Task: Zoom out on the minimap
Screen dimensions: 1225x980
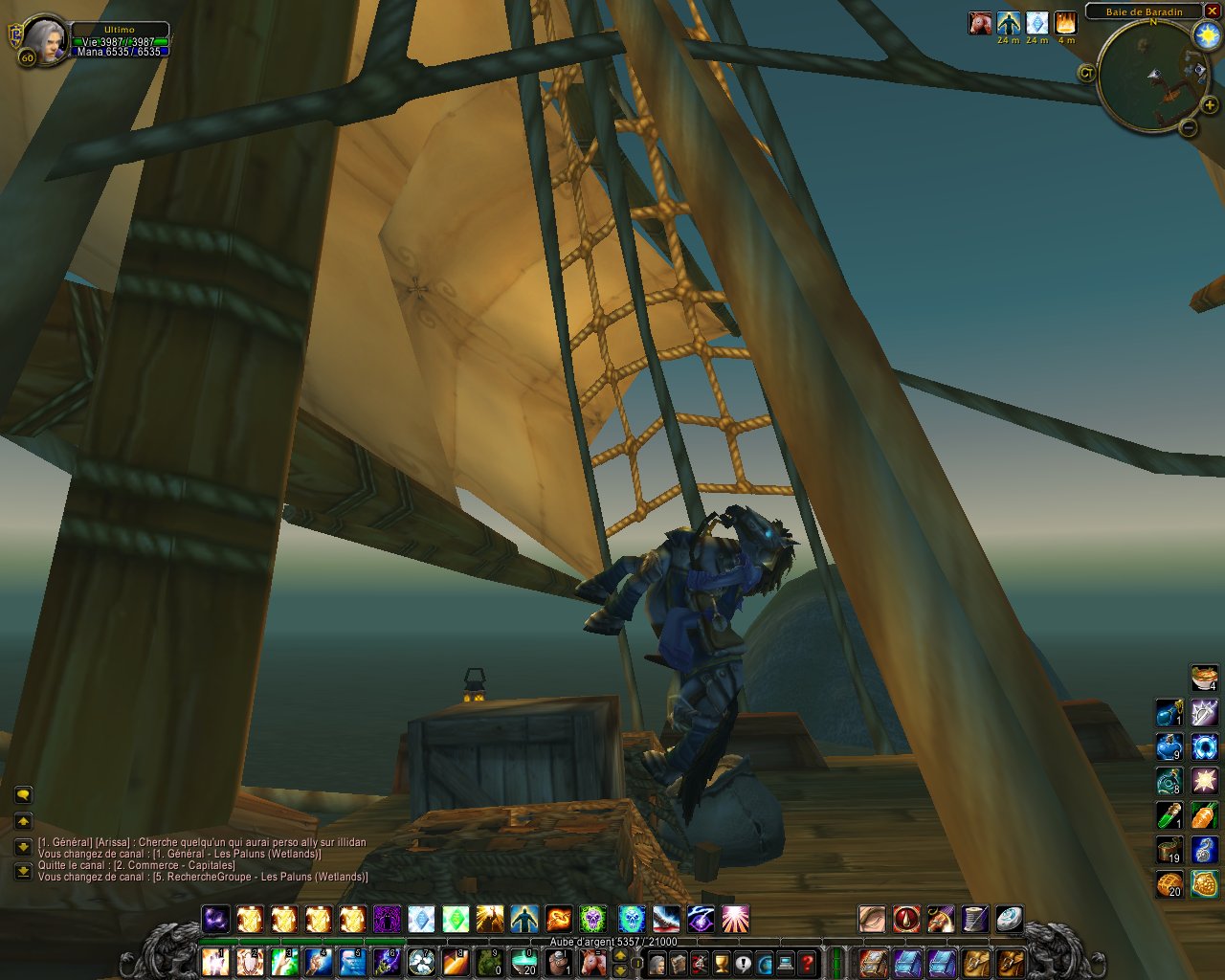Action: click(1189, 126)
